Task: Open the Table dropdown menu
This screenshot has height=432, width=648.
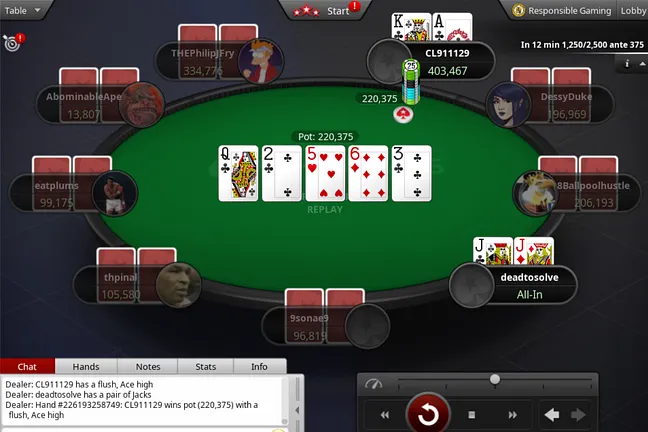Action: click(x=24, y=10)
